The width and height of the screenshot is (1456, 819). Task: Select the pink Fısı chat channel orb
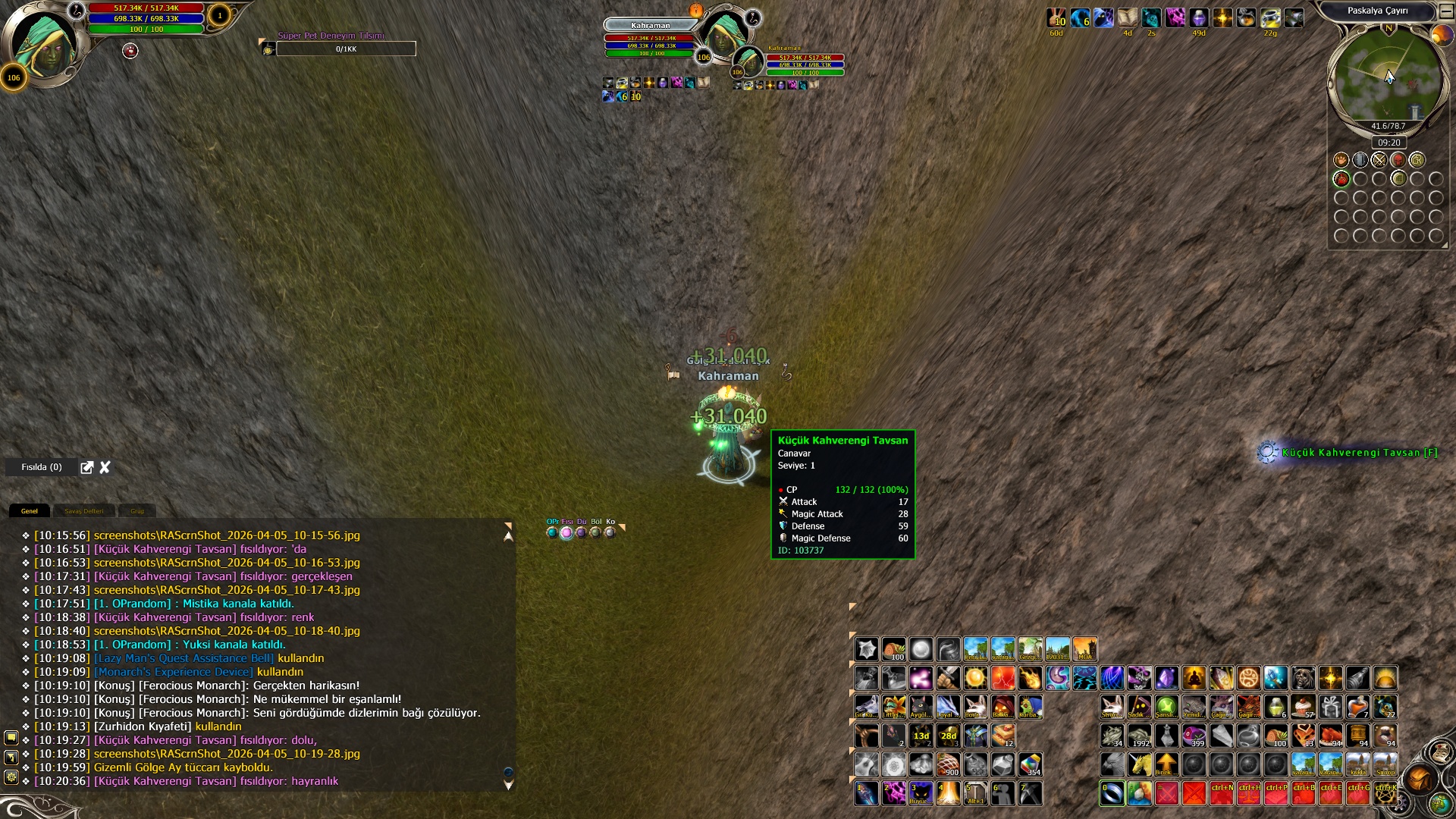566,533
